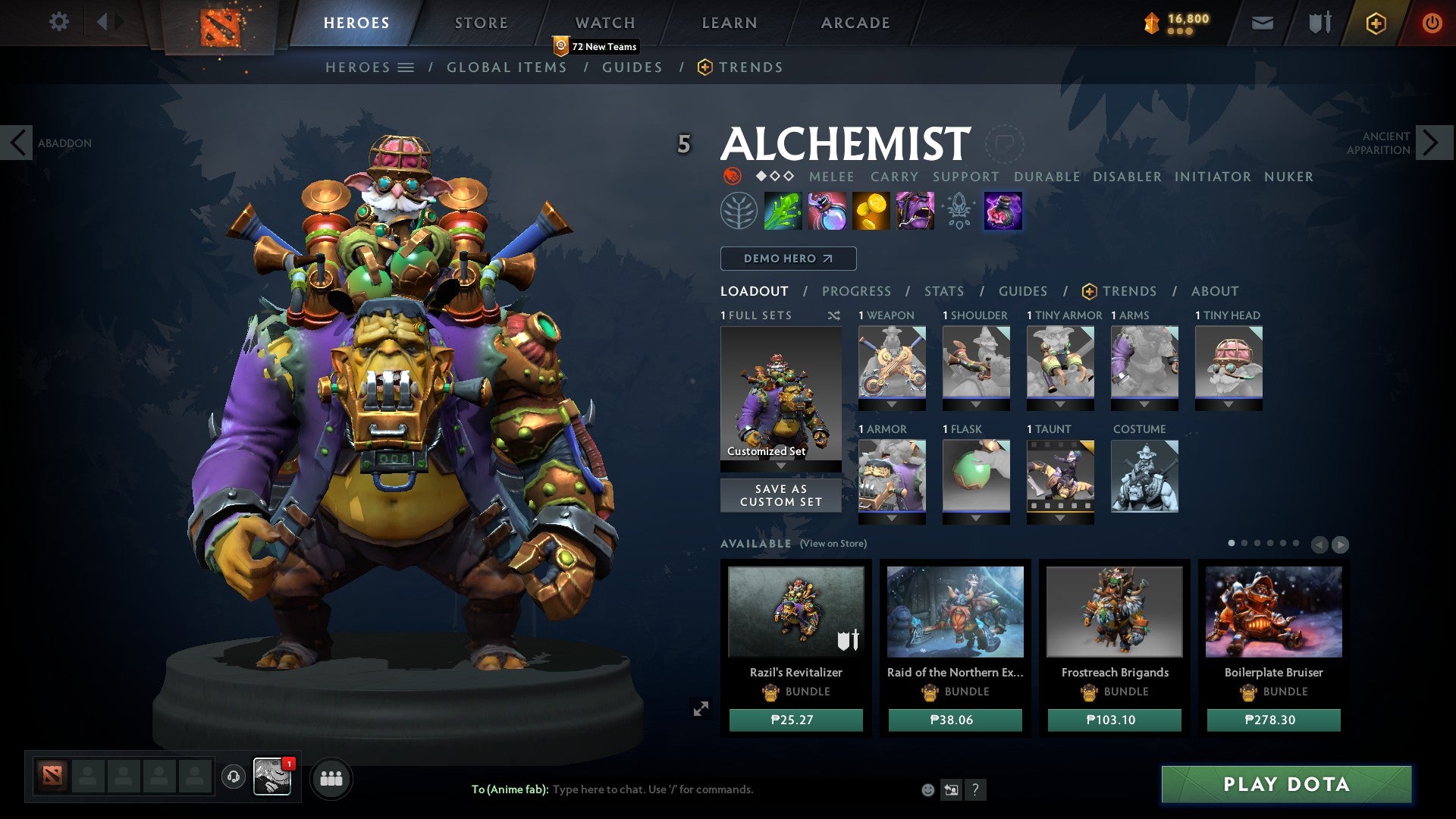Image resolution: width=1456 pixels, height=819 pixels.
Task: Select the Acid Spray ability icon
Action: coord(782,211)
